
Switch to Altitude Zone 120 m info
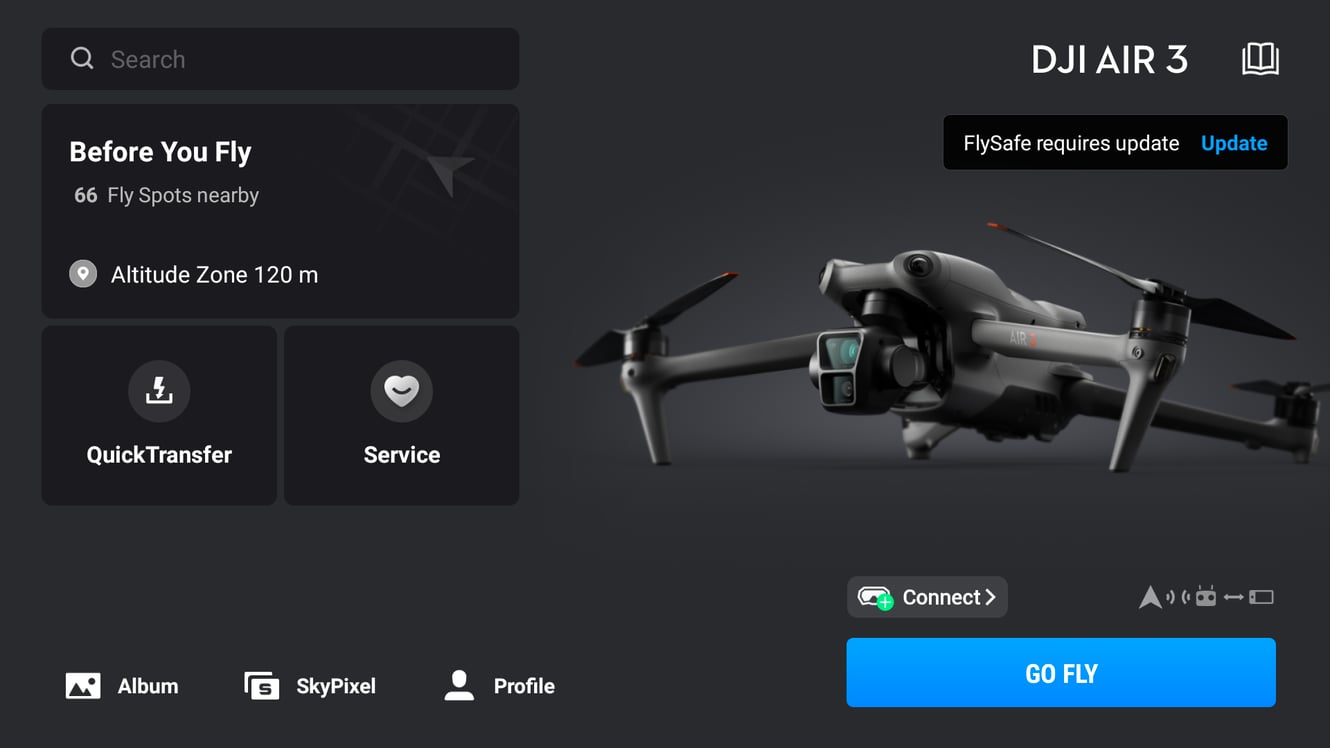213,274
